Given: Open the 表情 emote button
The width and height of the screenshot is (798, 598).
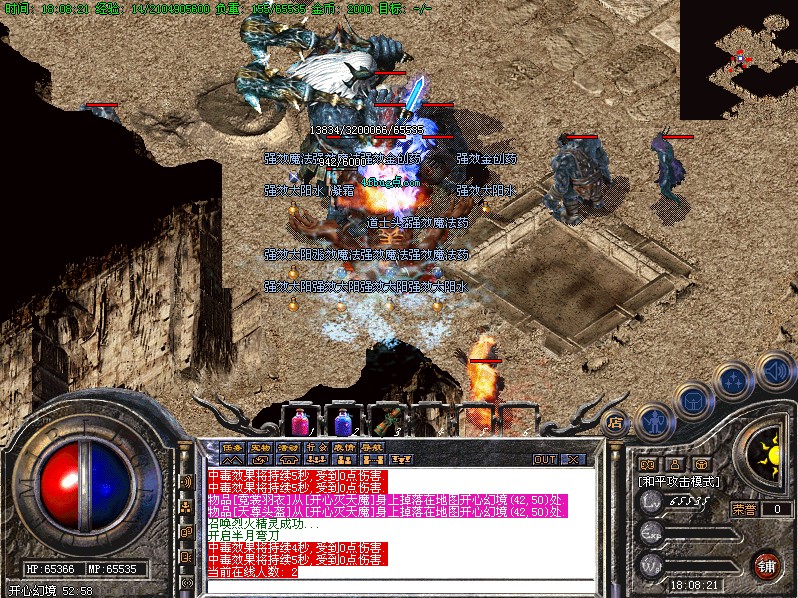Looking at the screenshot, I should click(344, 447).
